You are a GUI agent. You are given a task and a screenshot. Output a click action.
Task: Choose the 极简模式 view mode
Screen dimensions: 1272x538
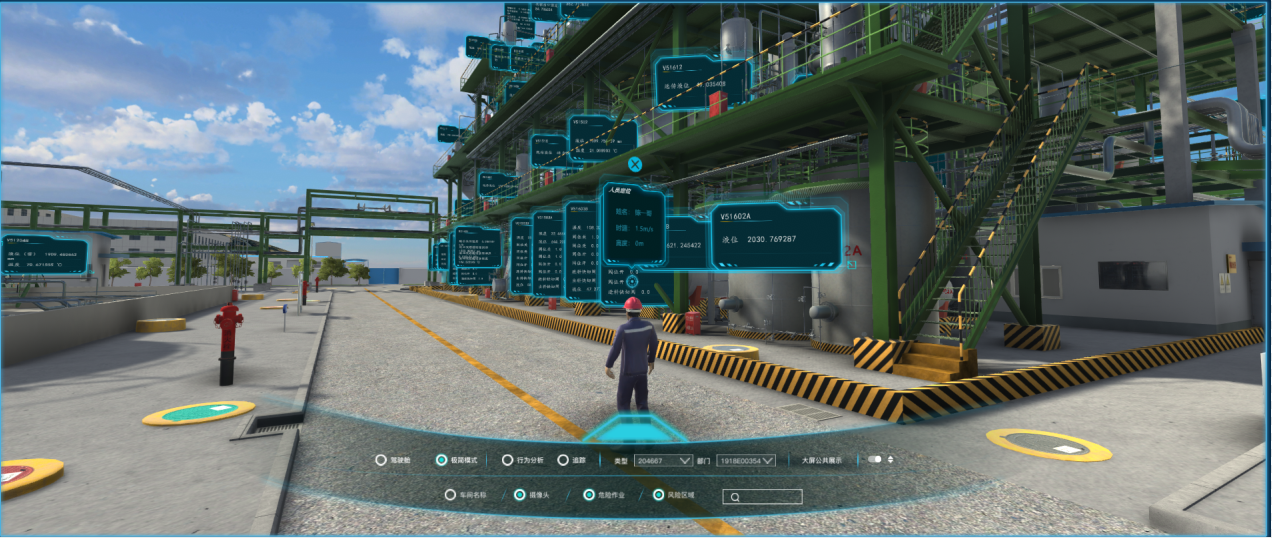441,460
